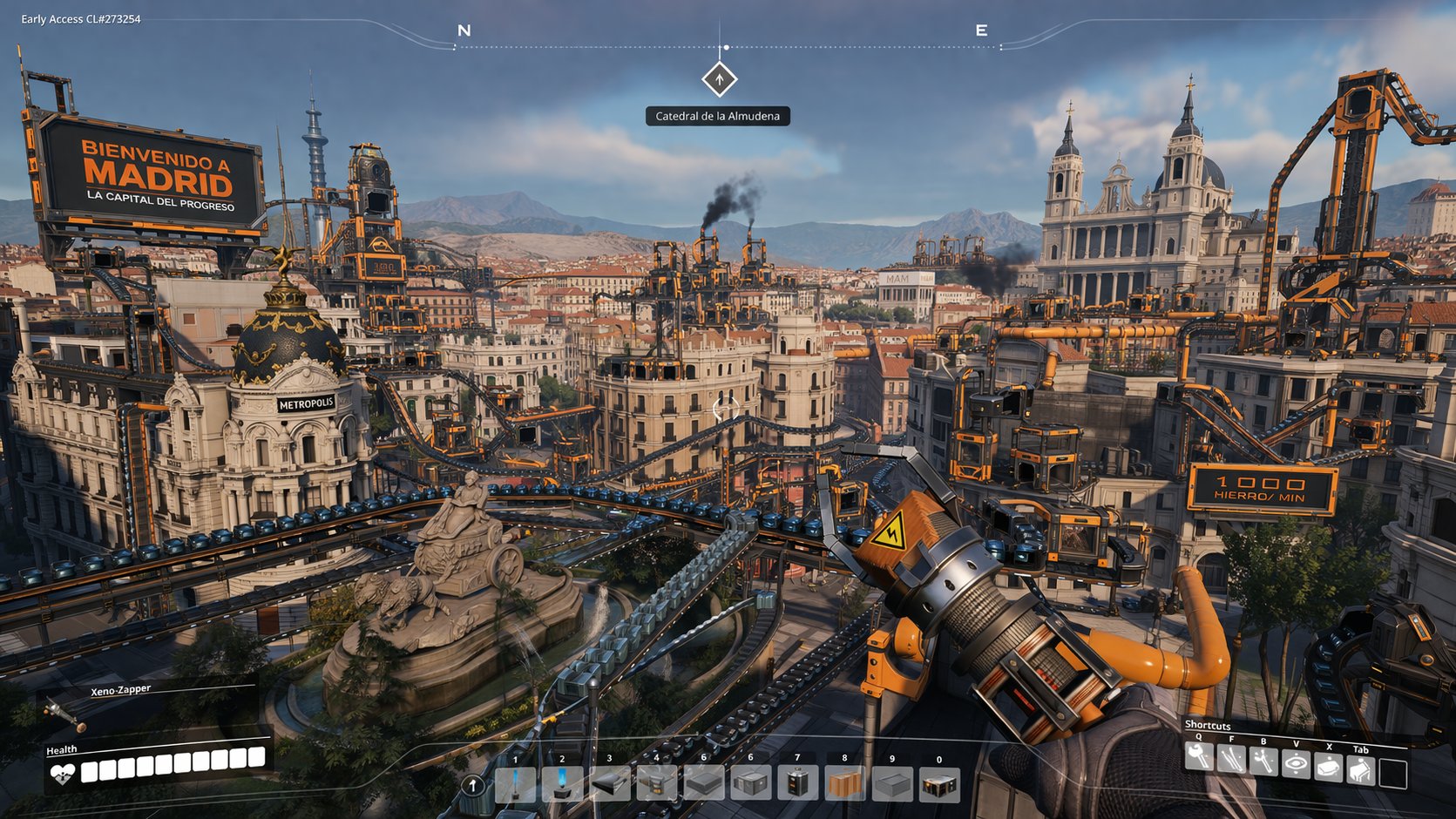
Task: Click the compass waypoint diamond marker
Action: coord(719,79)
